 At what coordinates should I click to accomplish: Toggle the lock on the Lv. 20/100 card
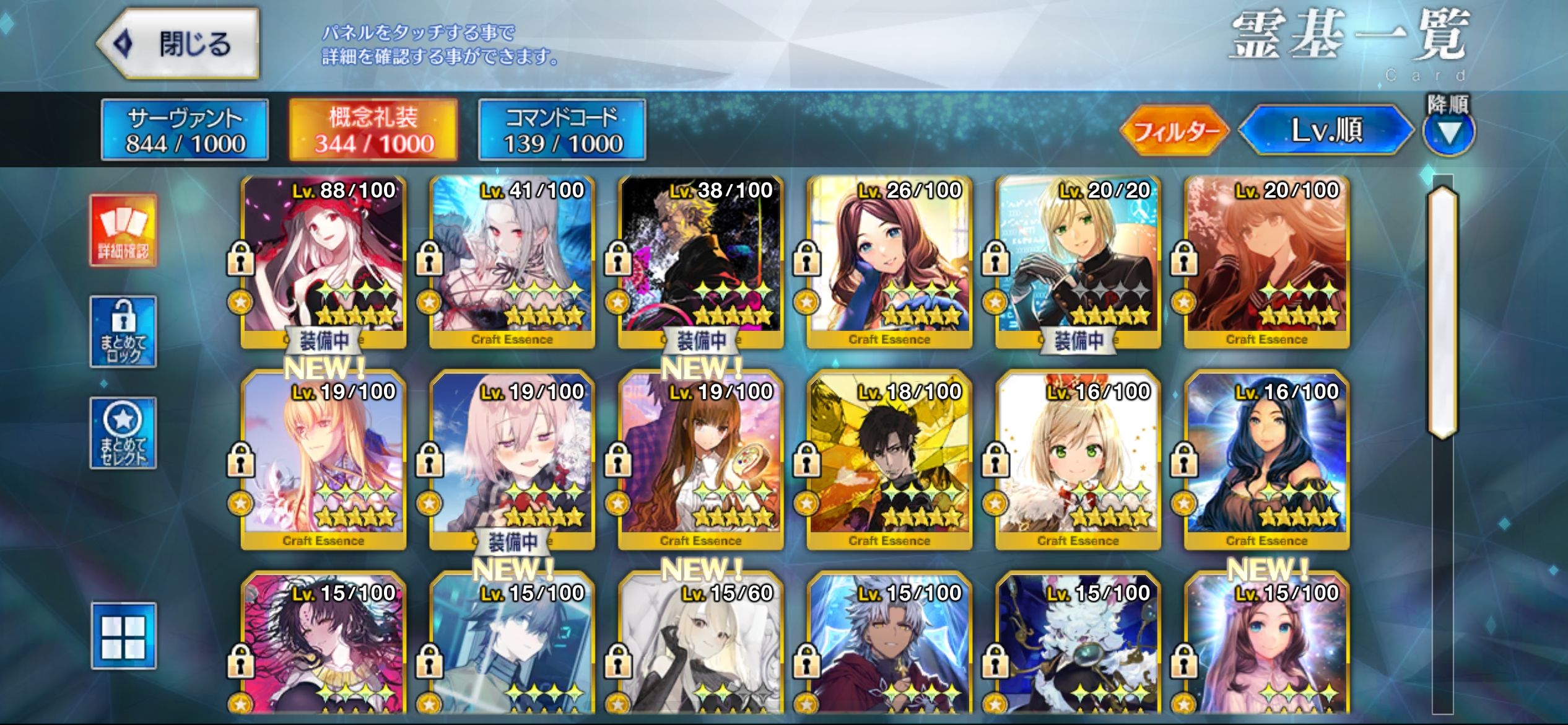tap(1184, 259)
